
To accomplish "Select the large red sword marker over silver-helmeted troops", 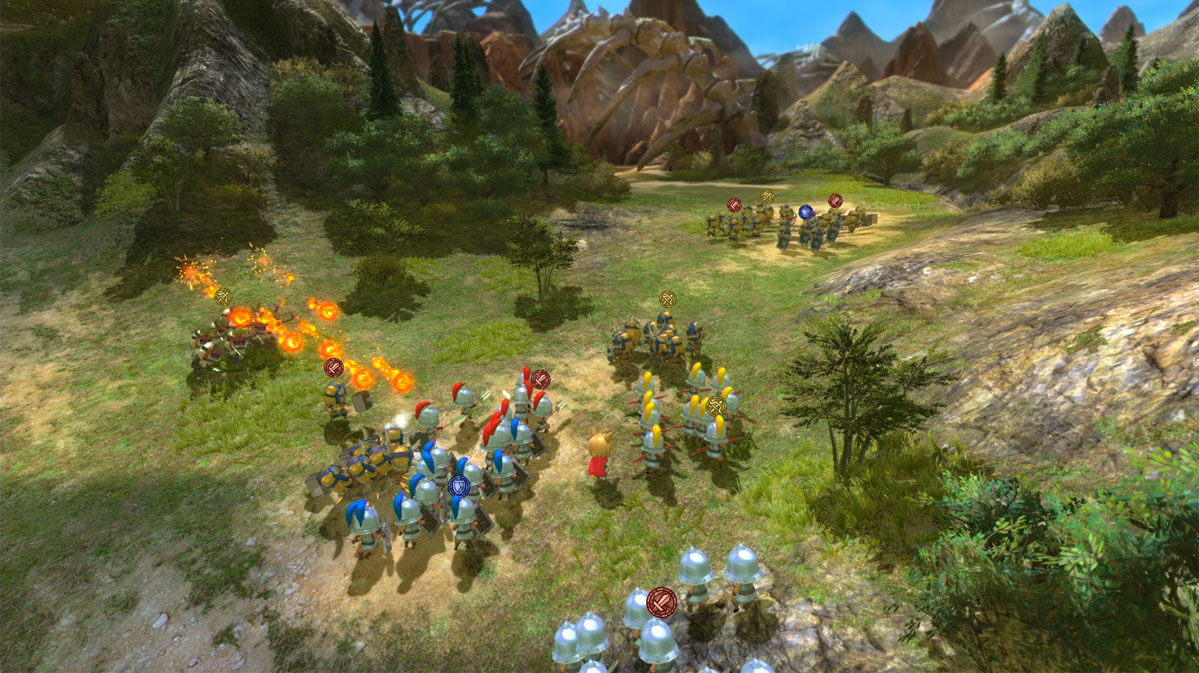I will 660,602.
